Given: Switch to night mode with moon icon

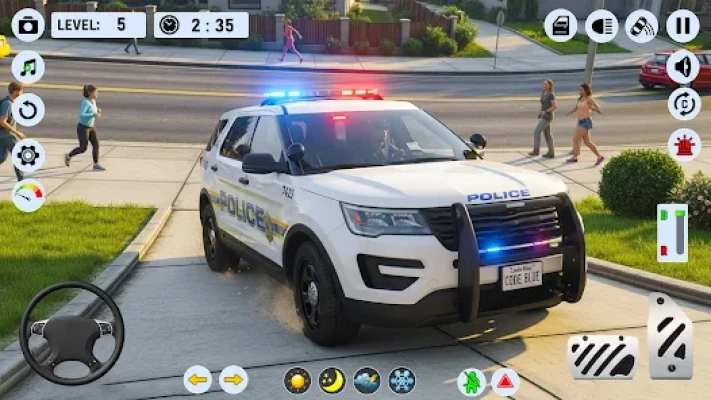Looking at the screenshot, I should click(x=332, y=380).
